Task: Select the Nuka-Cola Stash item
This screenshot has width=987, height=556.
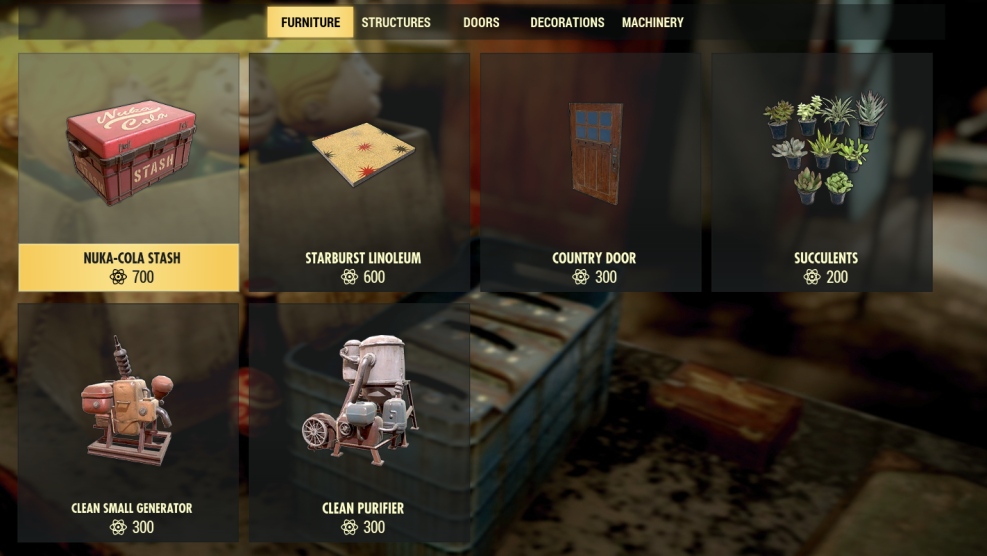Action: tap(129, 172)
